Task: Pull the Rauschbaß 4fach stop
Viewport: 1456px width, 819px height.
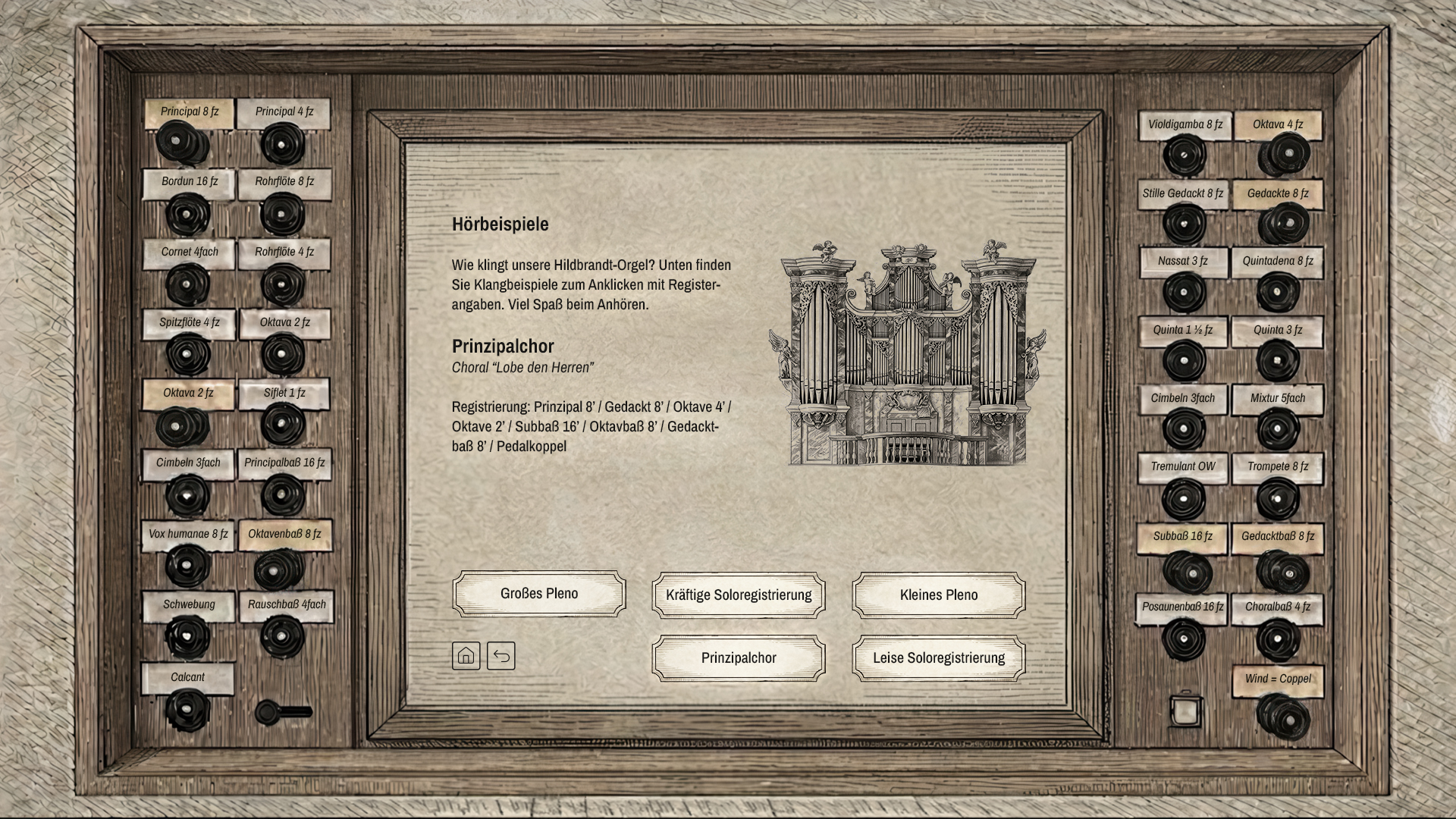Action: point(282,635)
